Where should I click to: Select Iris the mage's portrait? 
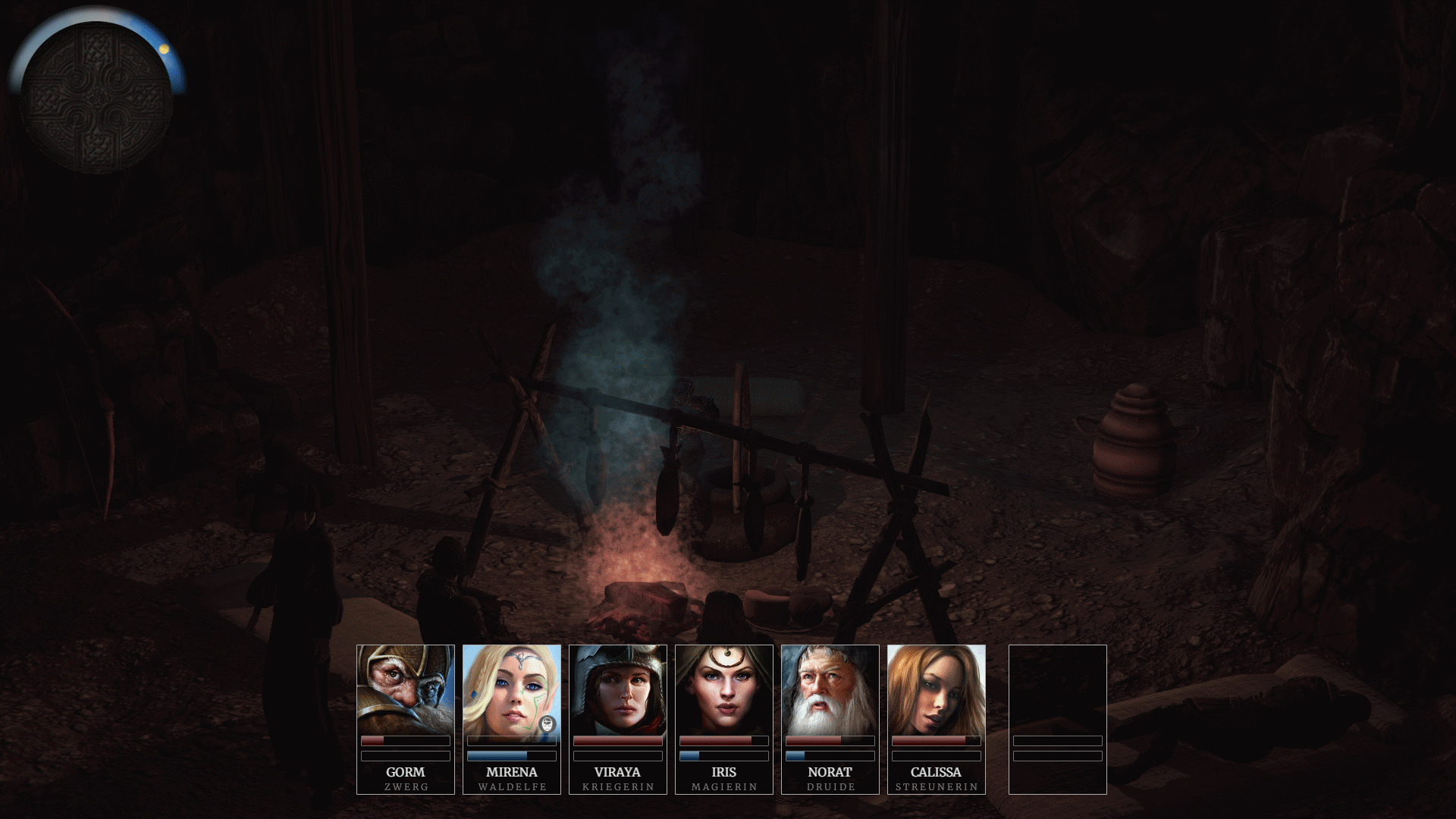click(724, 690)
